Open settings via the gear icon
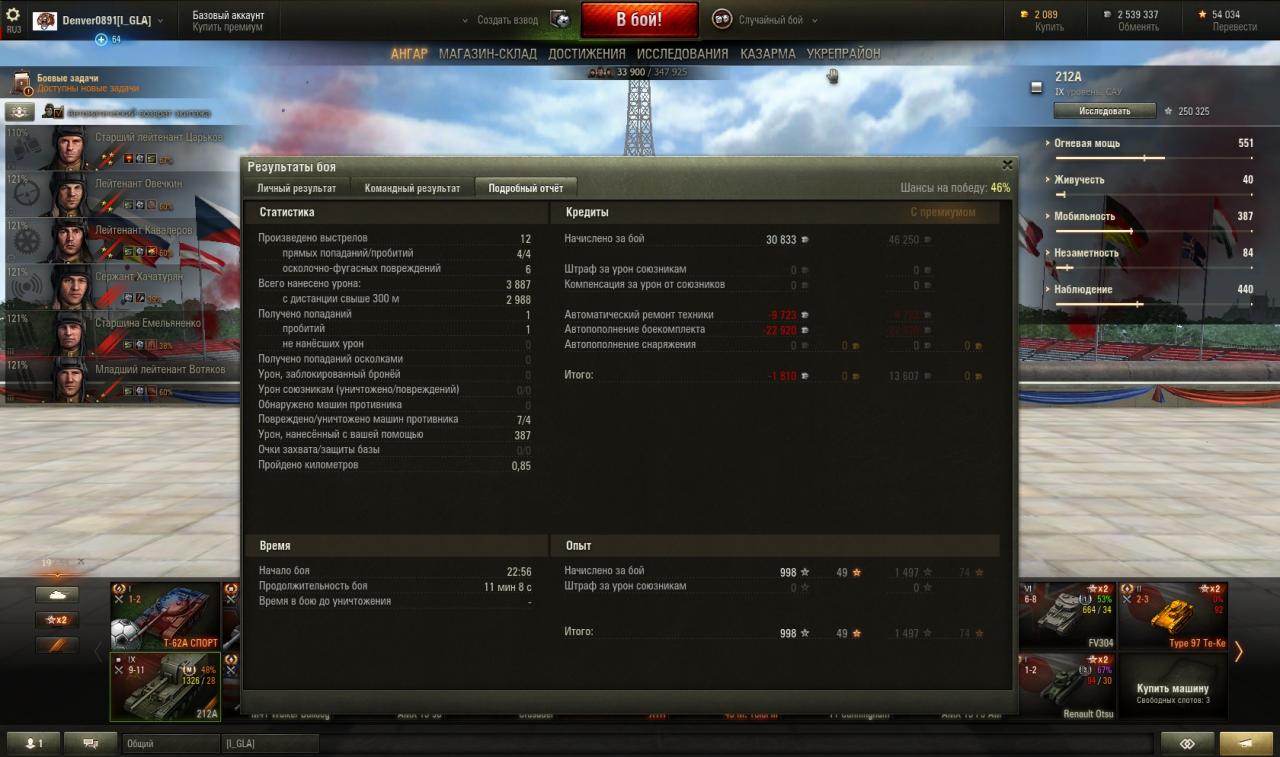1280x757 pixels. click(x=13, y=15)
